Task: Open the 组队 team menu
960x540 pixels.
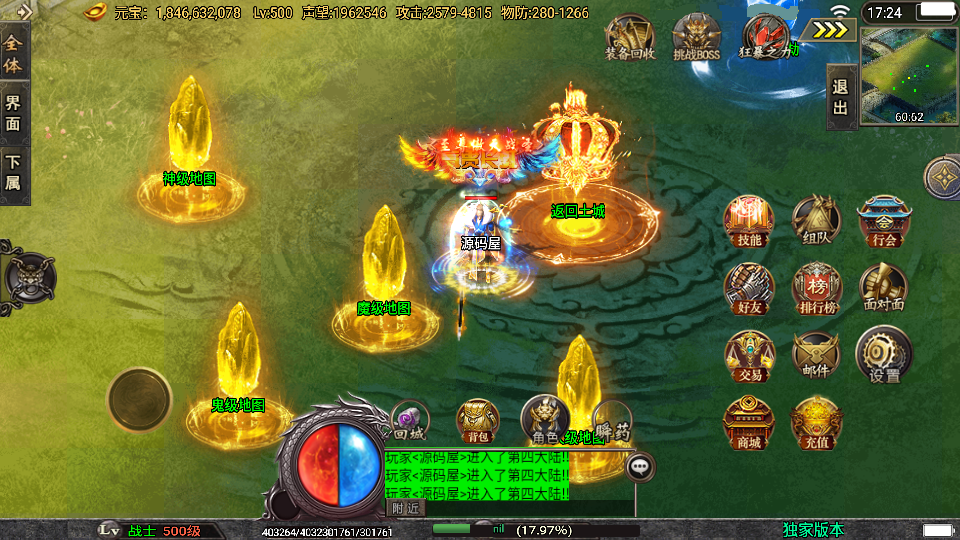Action: tap(817, 220)
